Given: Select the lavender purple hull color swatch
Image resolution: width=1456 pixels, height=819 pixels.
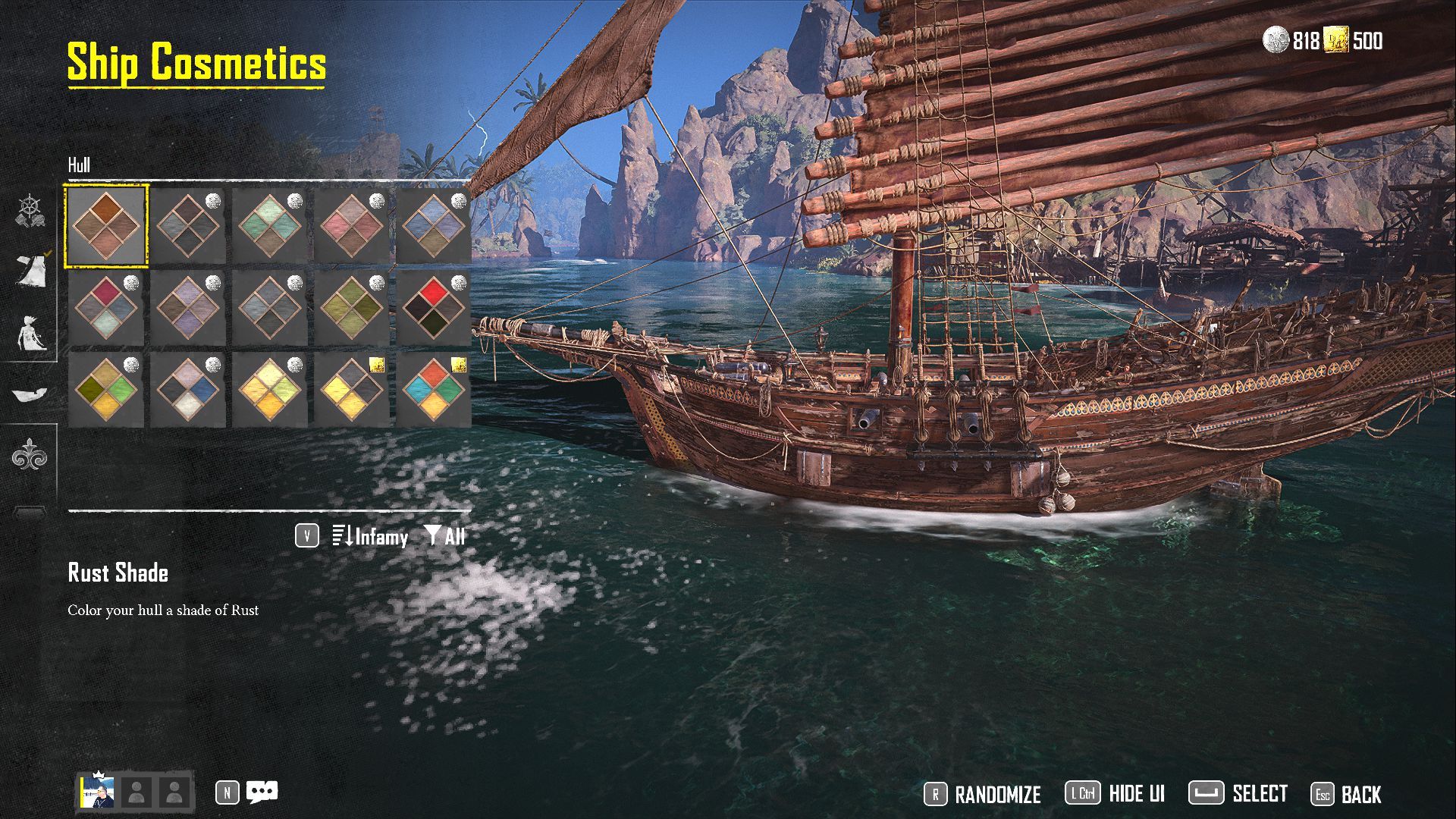Looking at the screenshot, I should coord(188,307).
